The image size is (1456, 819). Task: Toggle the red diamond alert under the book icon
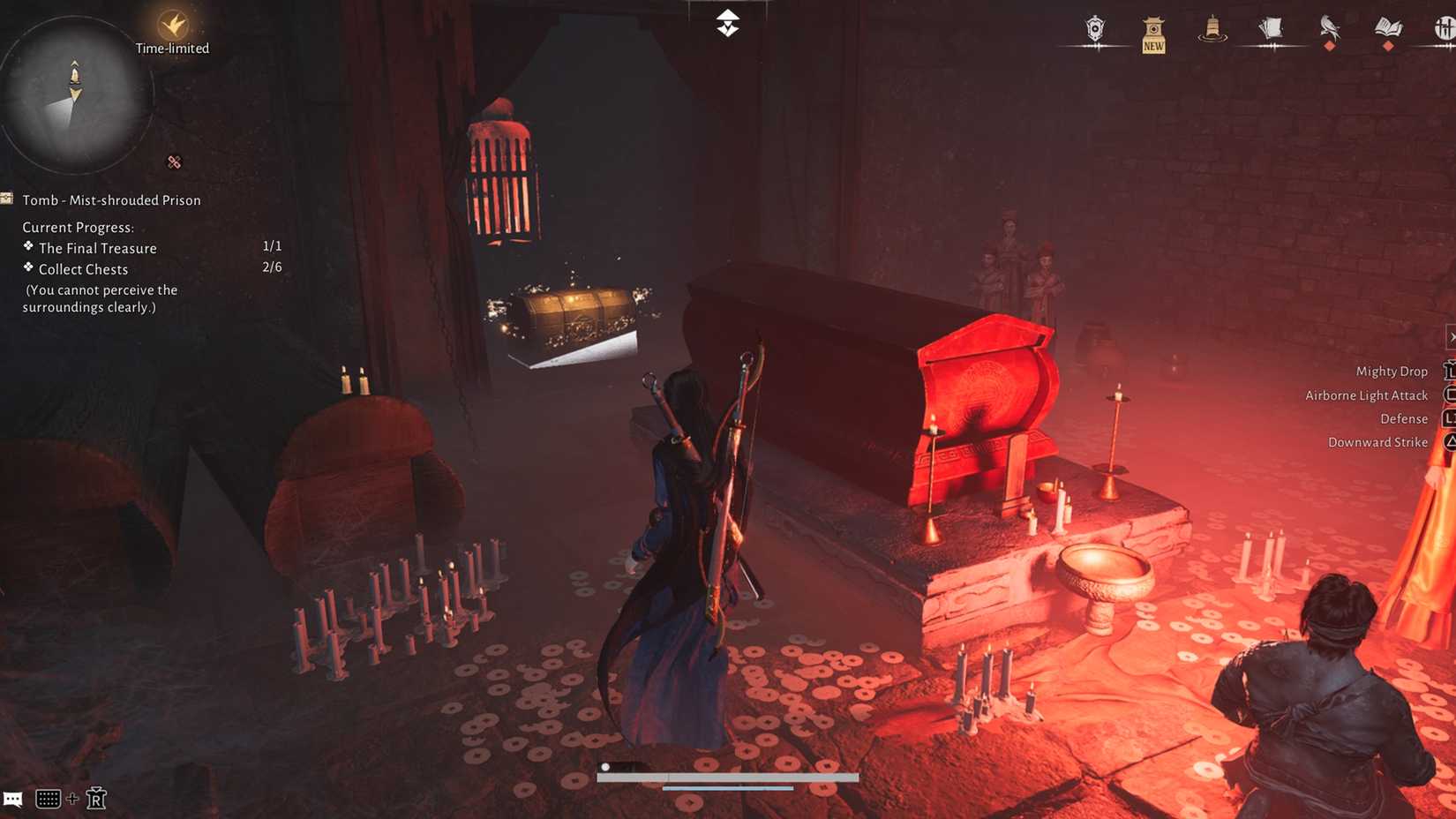click(x=1387, y=45)
